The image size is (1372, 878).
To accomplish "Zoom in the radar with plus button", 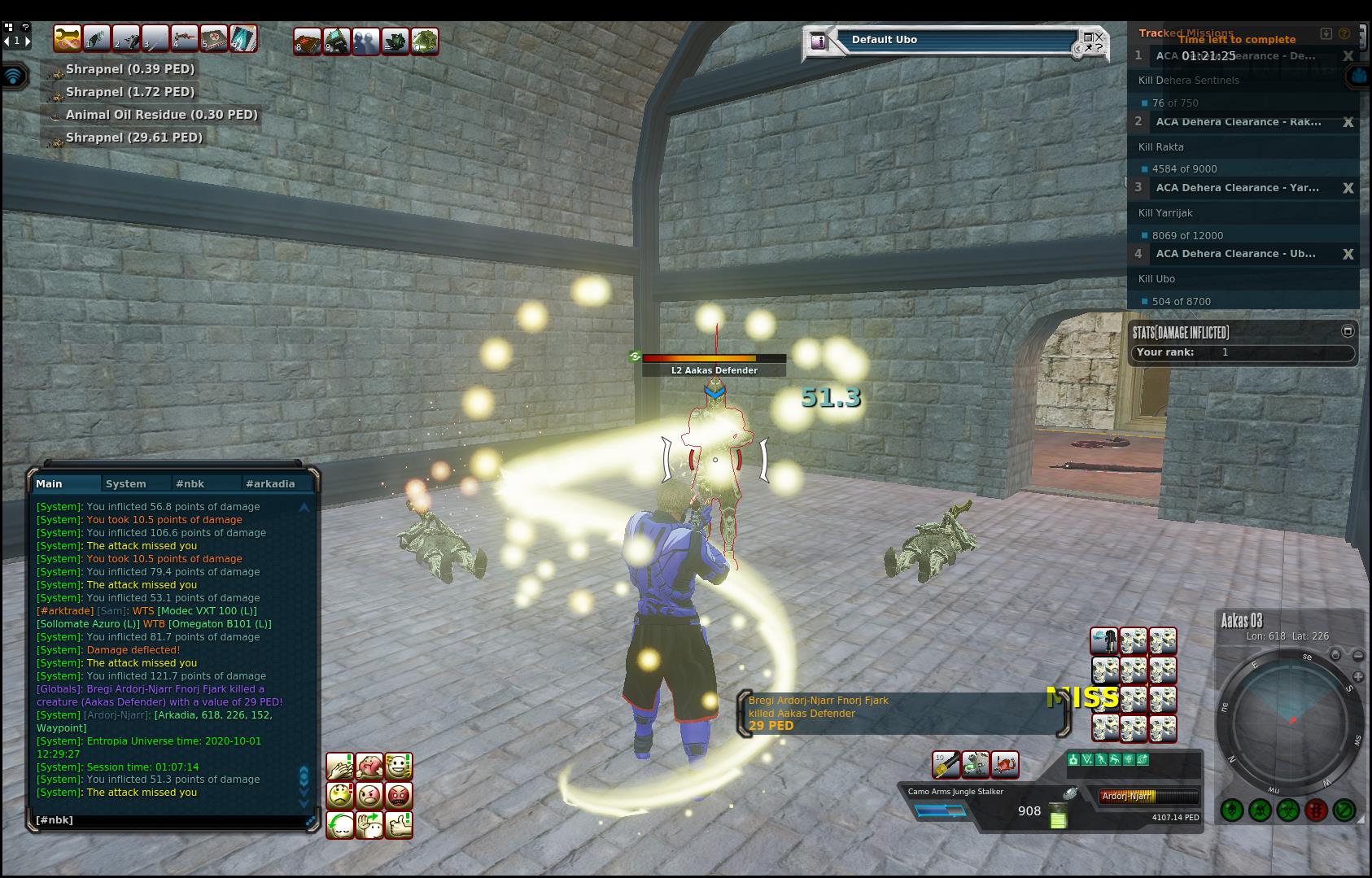I will tap(1358, 677).
